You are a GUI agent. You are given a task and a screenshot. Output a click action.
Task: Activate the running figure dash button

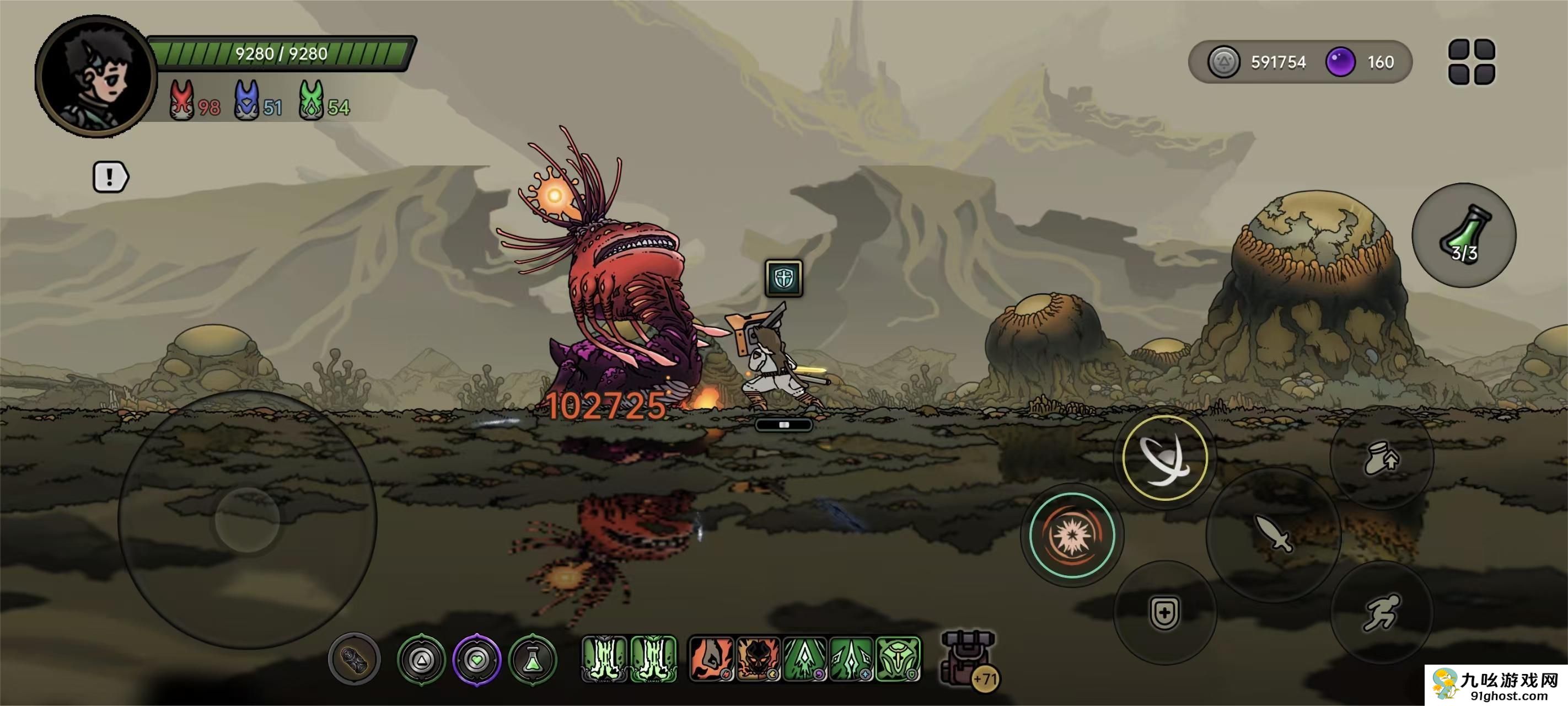(1382, 612)
